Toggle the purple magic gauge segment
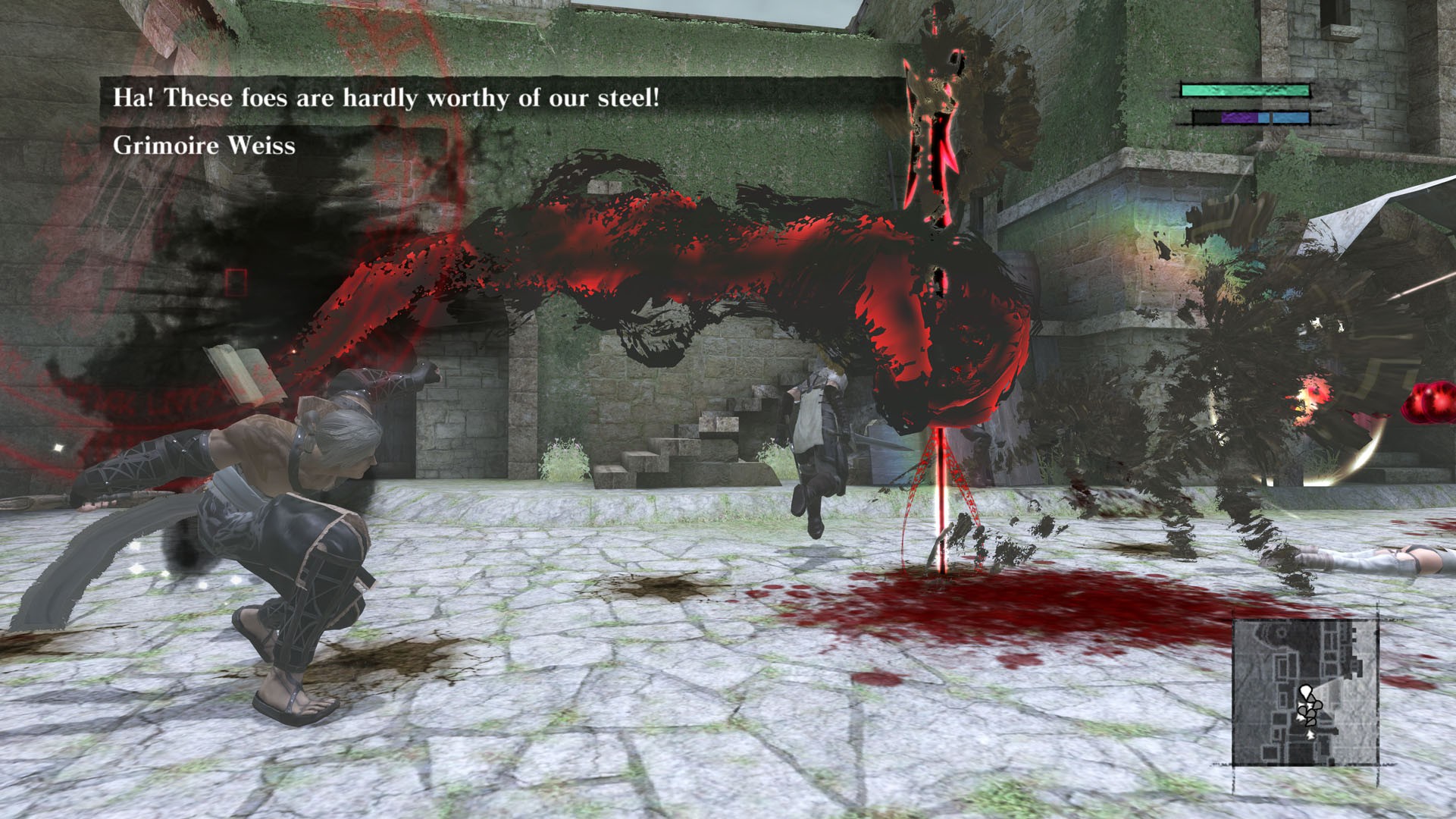This screenshot has width=1456, height=819. click(x=1239, y=118)
